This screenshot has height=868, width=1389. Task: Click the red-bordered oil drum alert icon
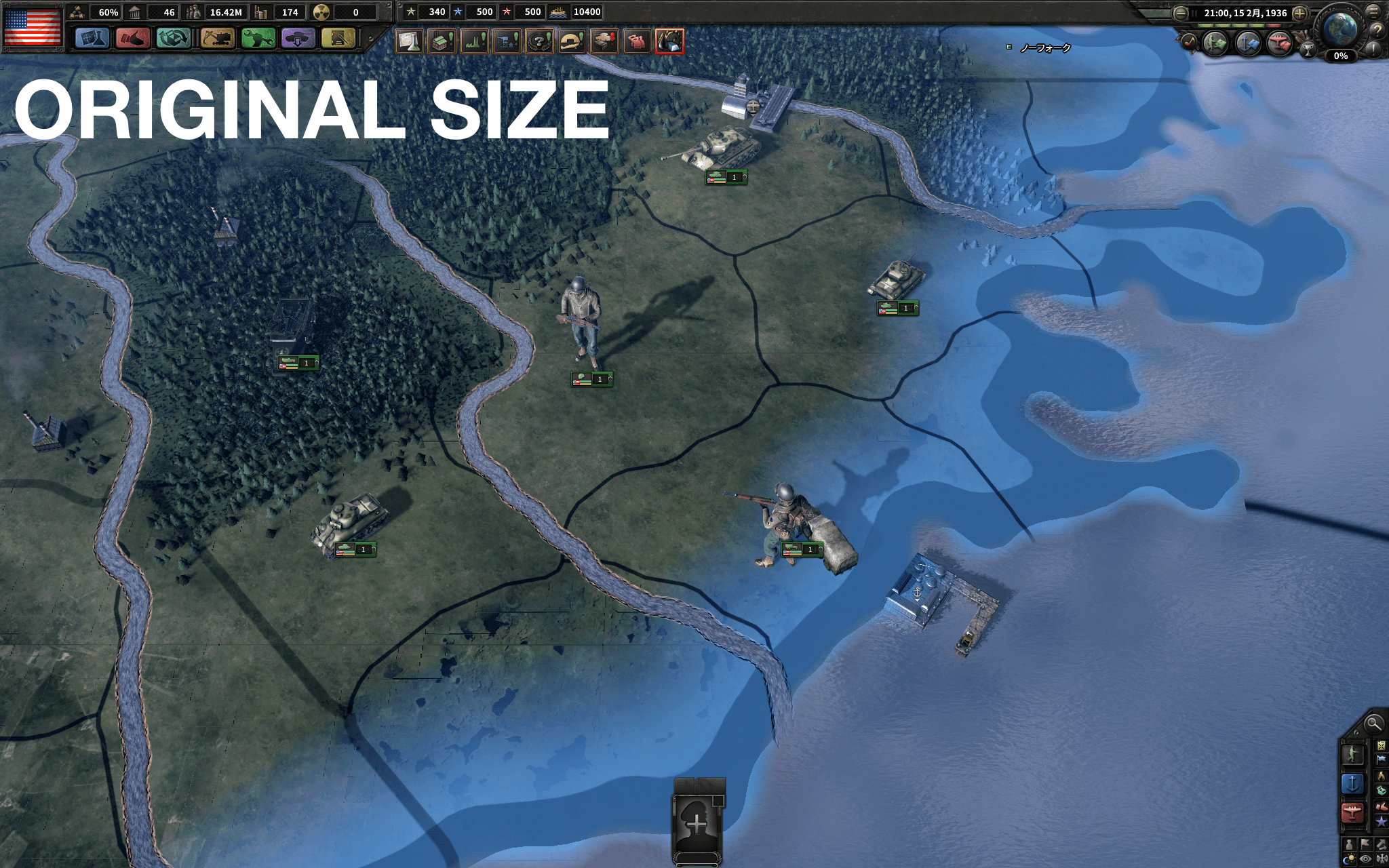[669, 41]
